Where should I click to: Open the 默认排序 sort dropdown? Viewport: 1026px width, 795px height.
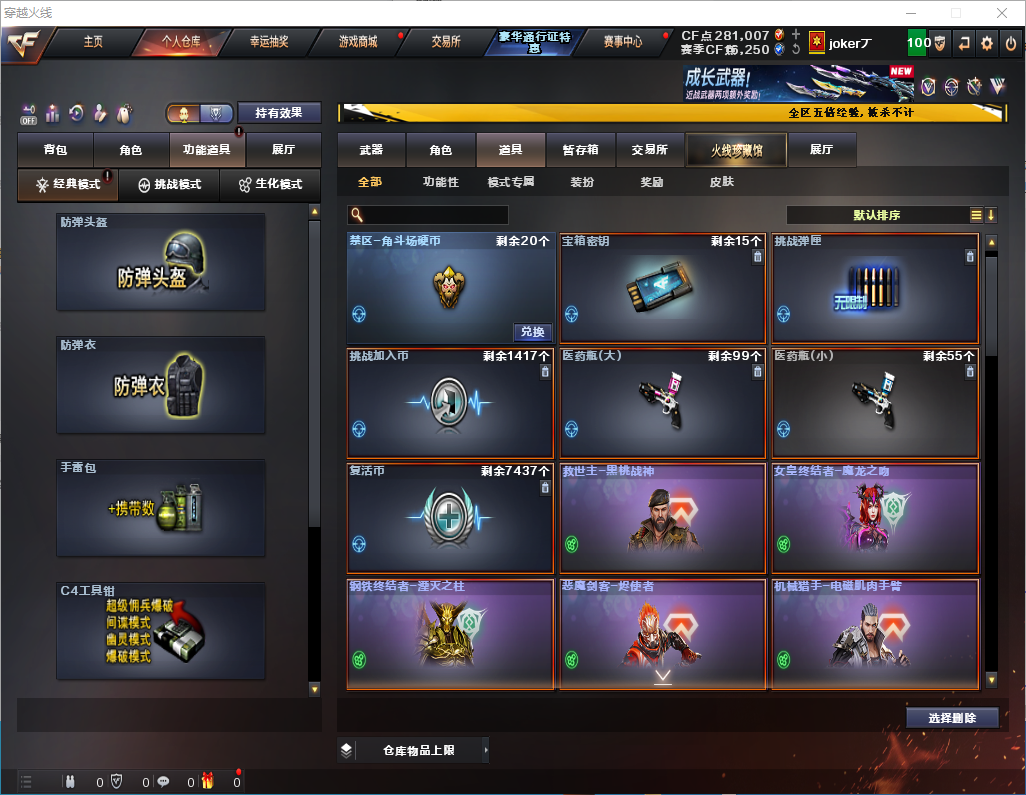pos(876,215)
